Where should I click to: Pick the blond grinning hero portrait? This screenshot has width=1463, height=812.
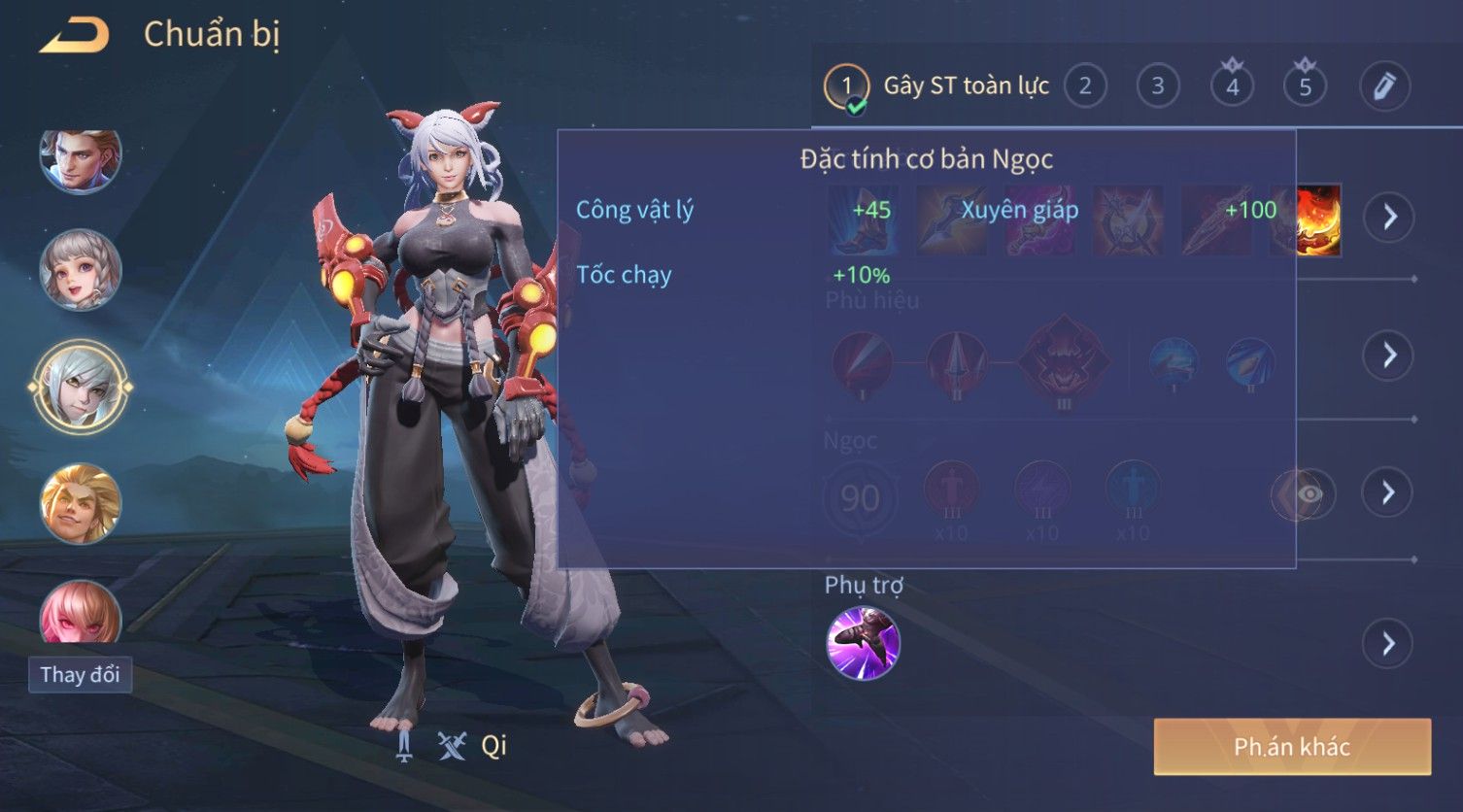click(81, 503)
